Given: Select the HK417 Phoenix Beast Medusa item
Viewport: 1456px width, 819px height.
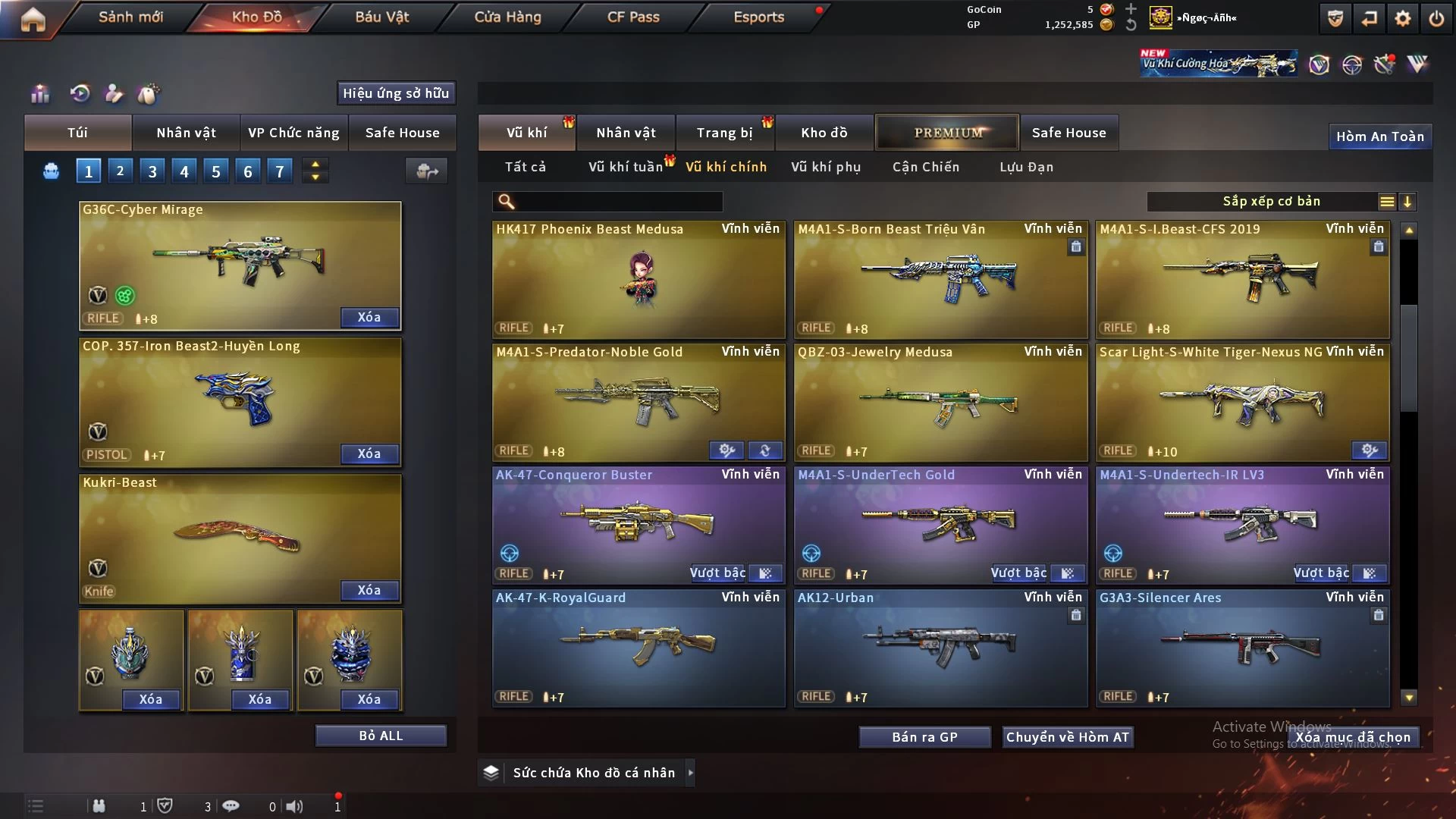Looking at the screenshot, I should click(x=639, y=279).
